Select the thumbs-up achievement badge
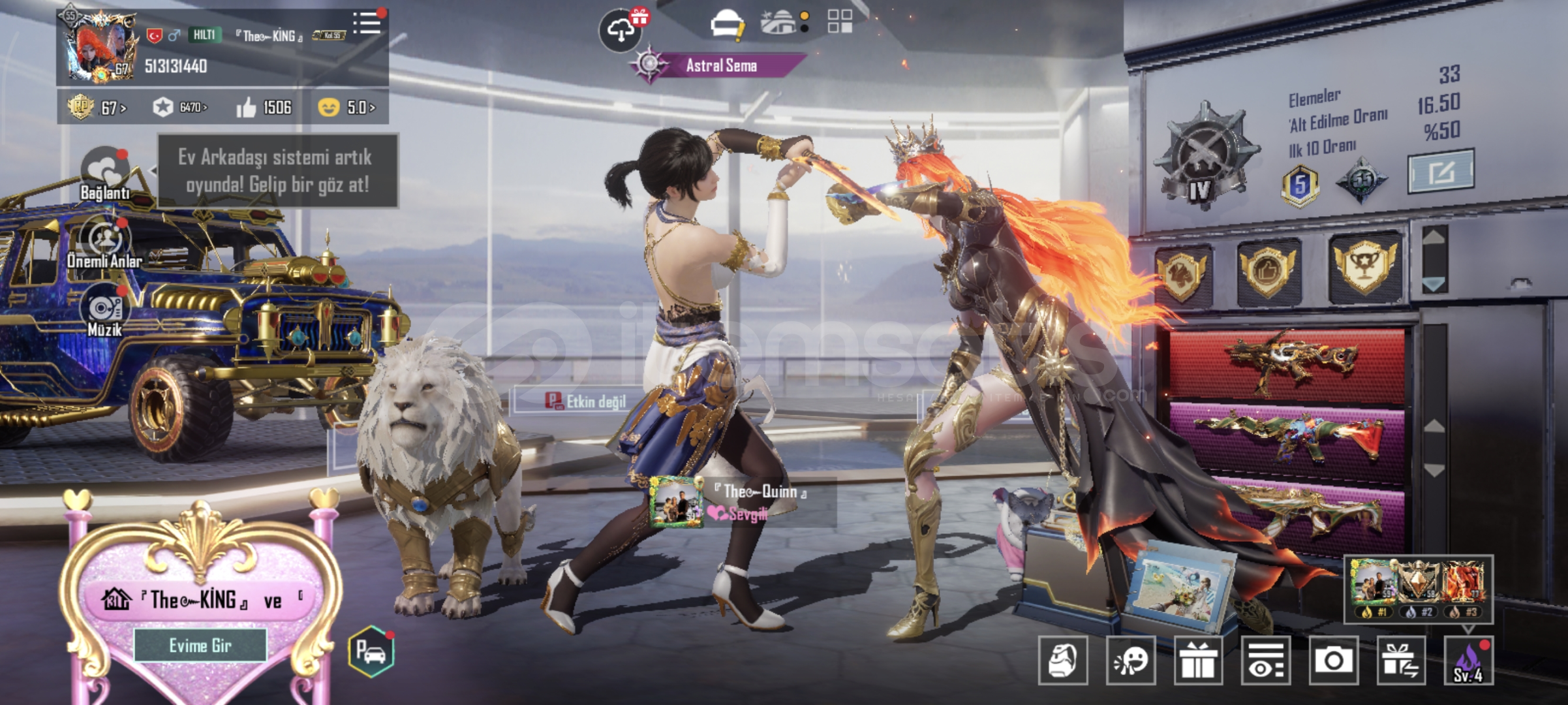This screenshot has height=705, width=1568. click(x=1268, y=270)
